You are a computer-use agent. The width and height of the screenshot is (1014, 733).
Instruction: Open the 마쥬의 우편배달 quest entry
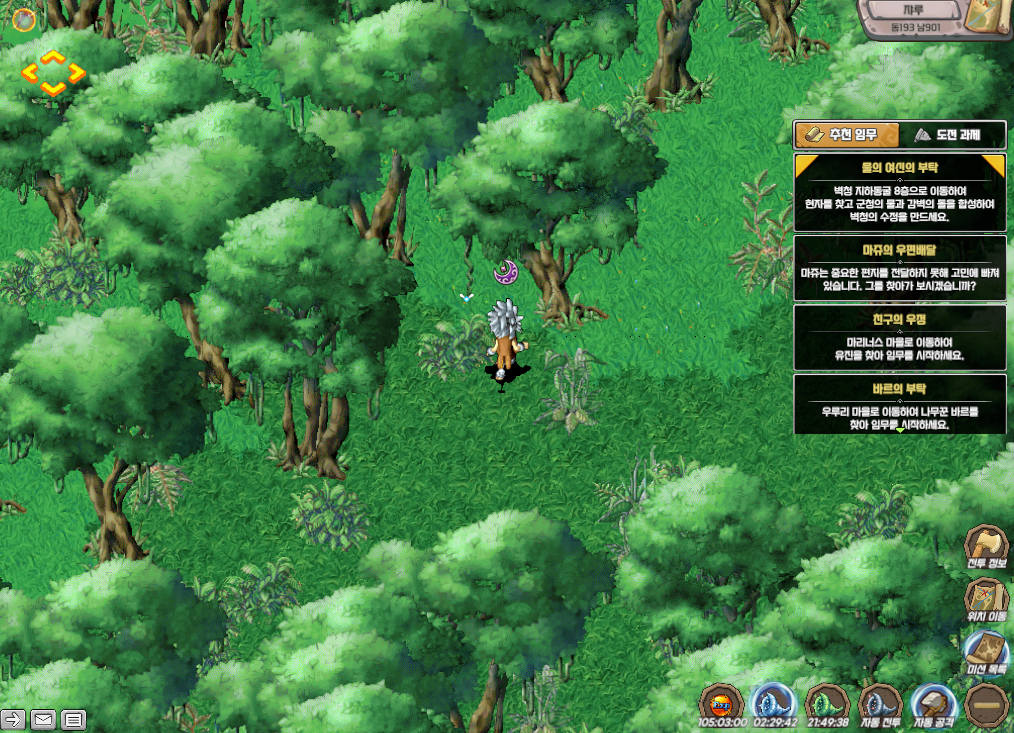900,268
